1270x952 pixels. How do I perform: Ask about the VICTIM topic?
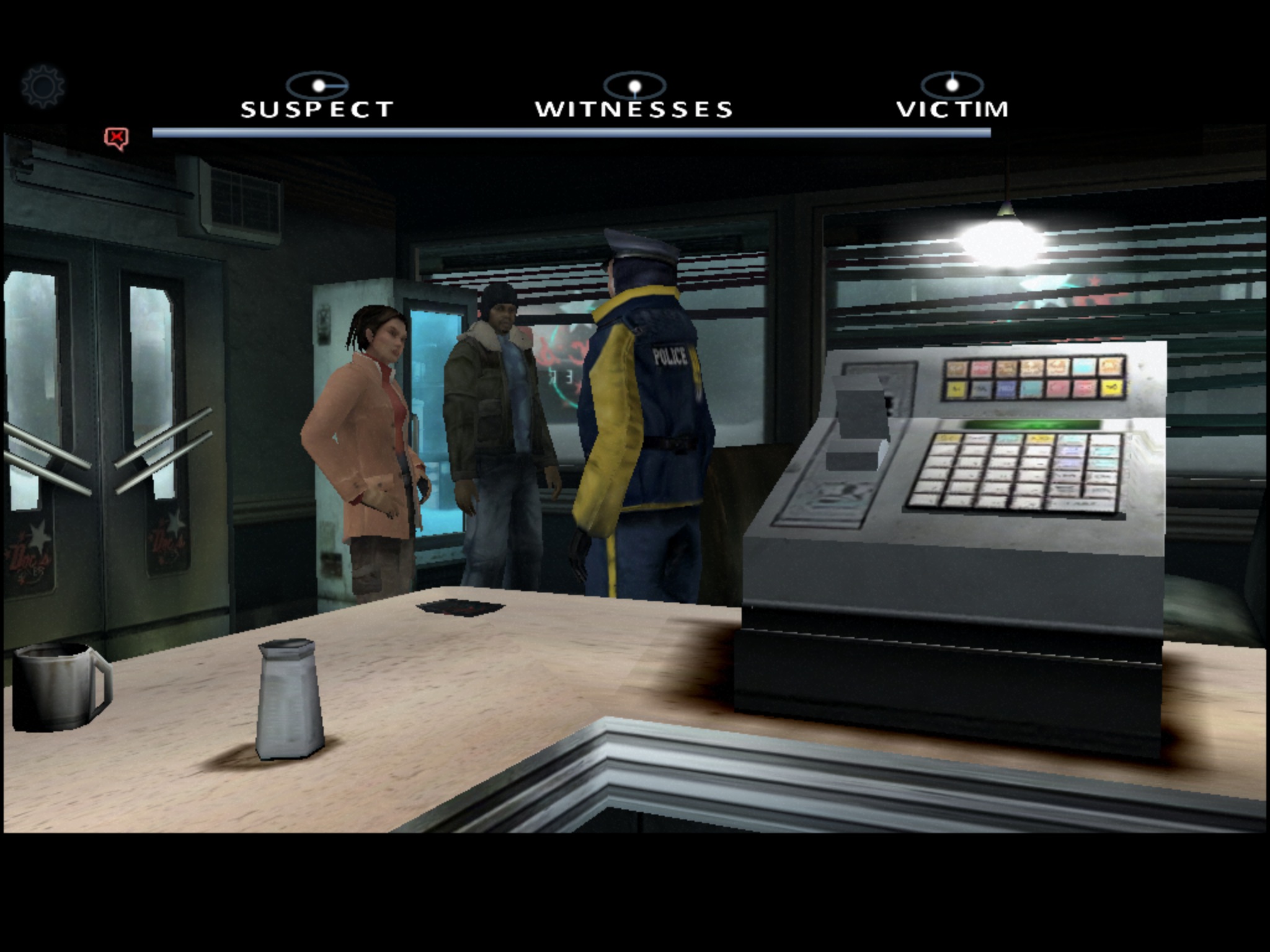[x=952, y=108]
